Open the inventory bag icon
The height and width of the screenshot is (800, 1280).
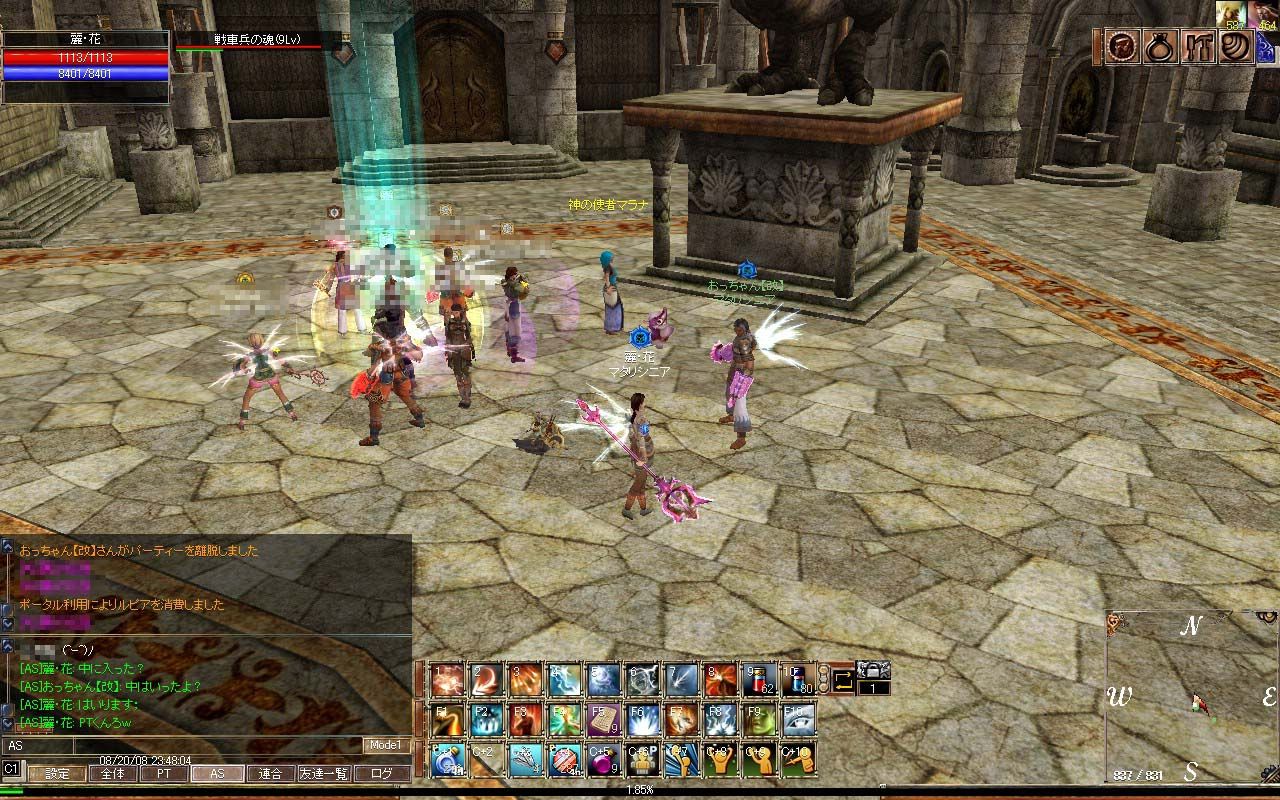click(1158, 47)
